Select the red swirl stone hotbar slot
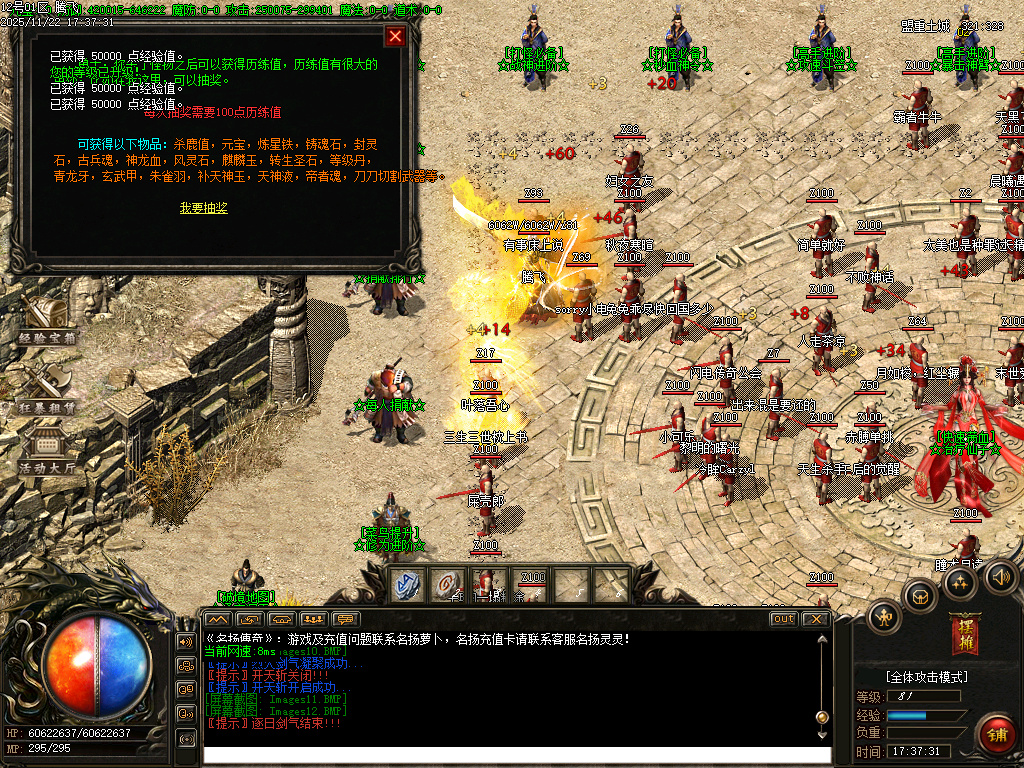Screen dimensions: 1024x768 pos(449,586)
